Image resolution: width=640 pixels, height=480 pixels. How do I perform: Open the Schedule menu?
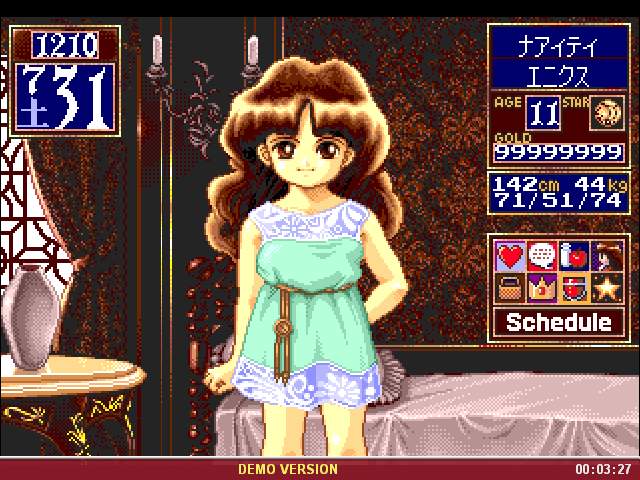[558, 322]
